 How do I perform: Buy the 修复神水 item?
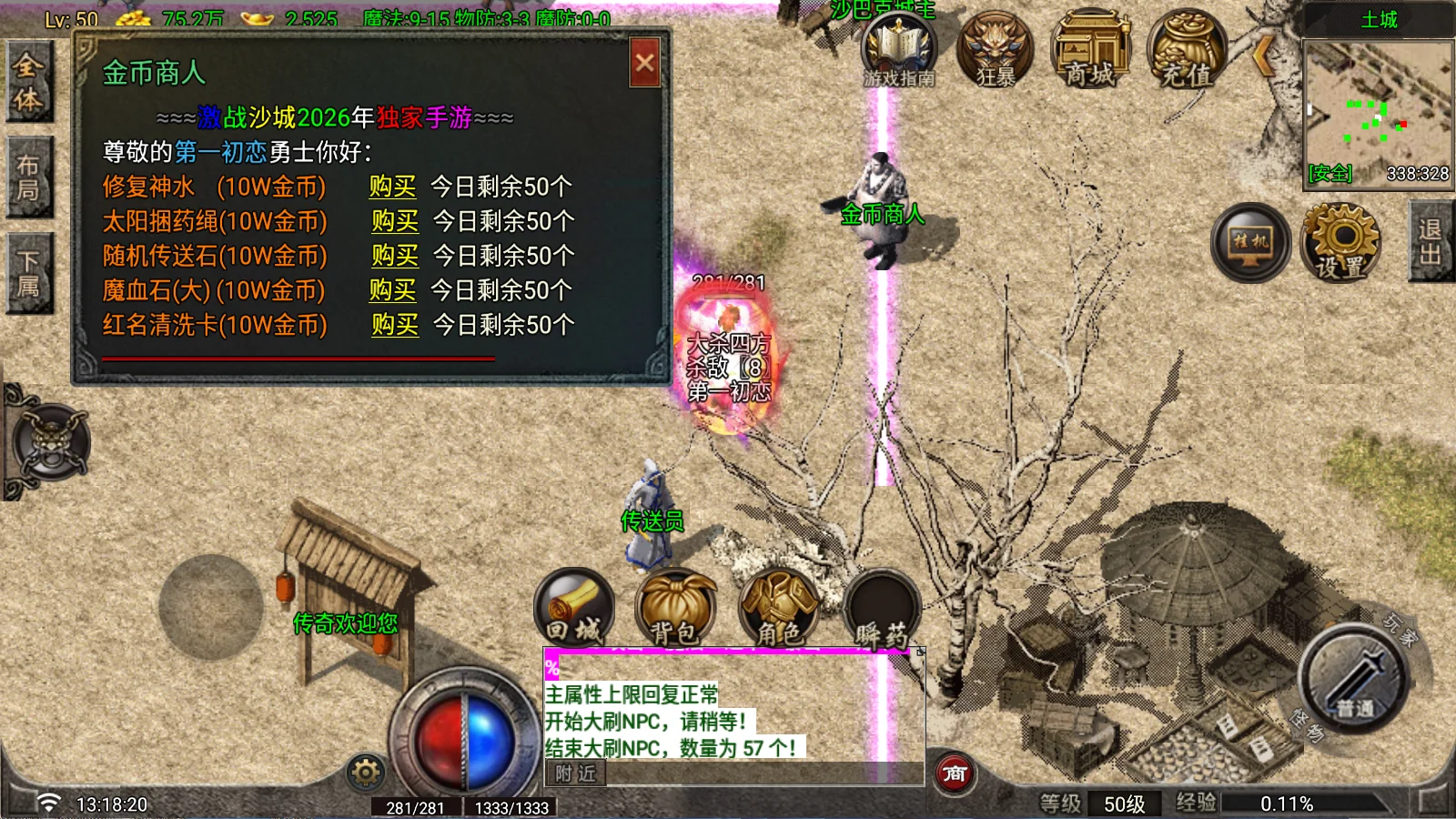point(392,187)
